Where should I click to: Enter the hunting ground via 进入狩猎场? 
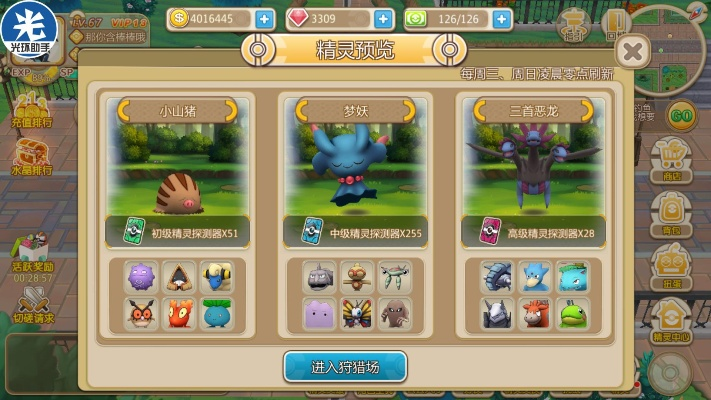pos(345,366)
